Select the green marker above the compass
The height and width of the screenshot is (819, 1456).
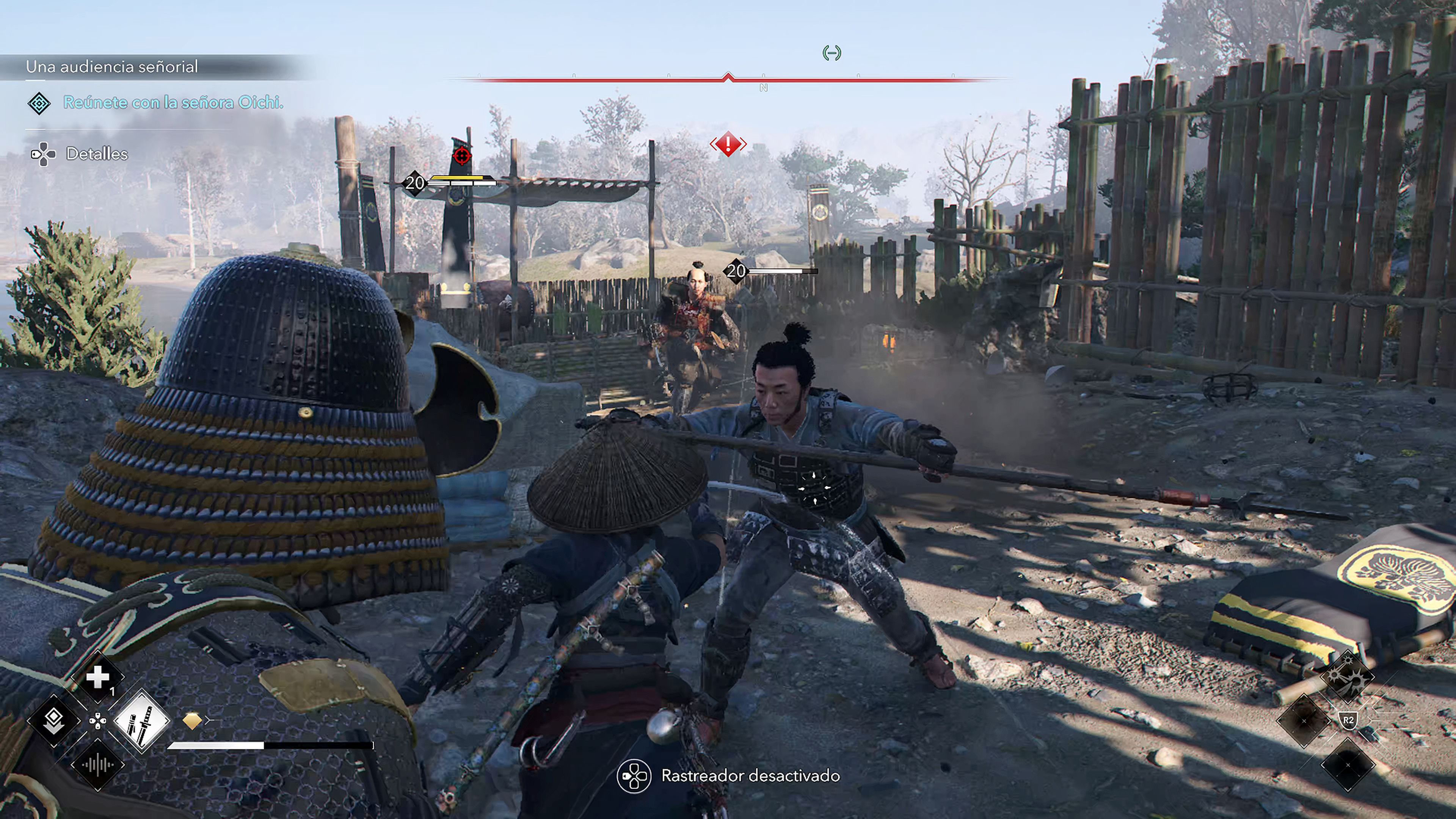[832, 53]
